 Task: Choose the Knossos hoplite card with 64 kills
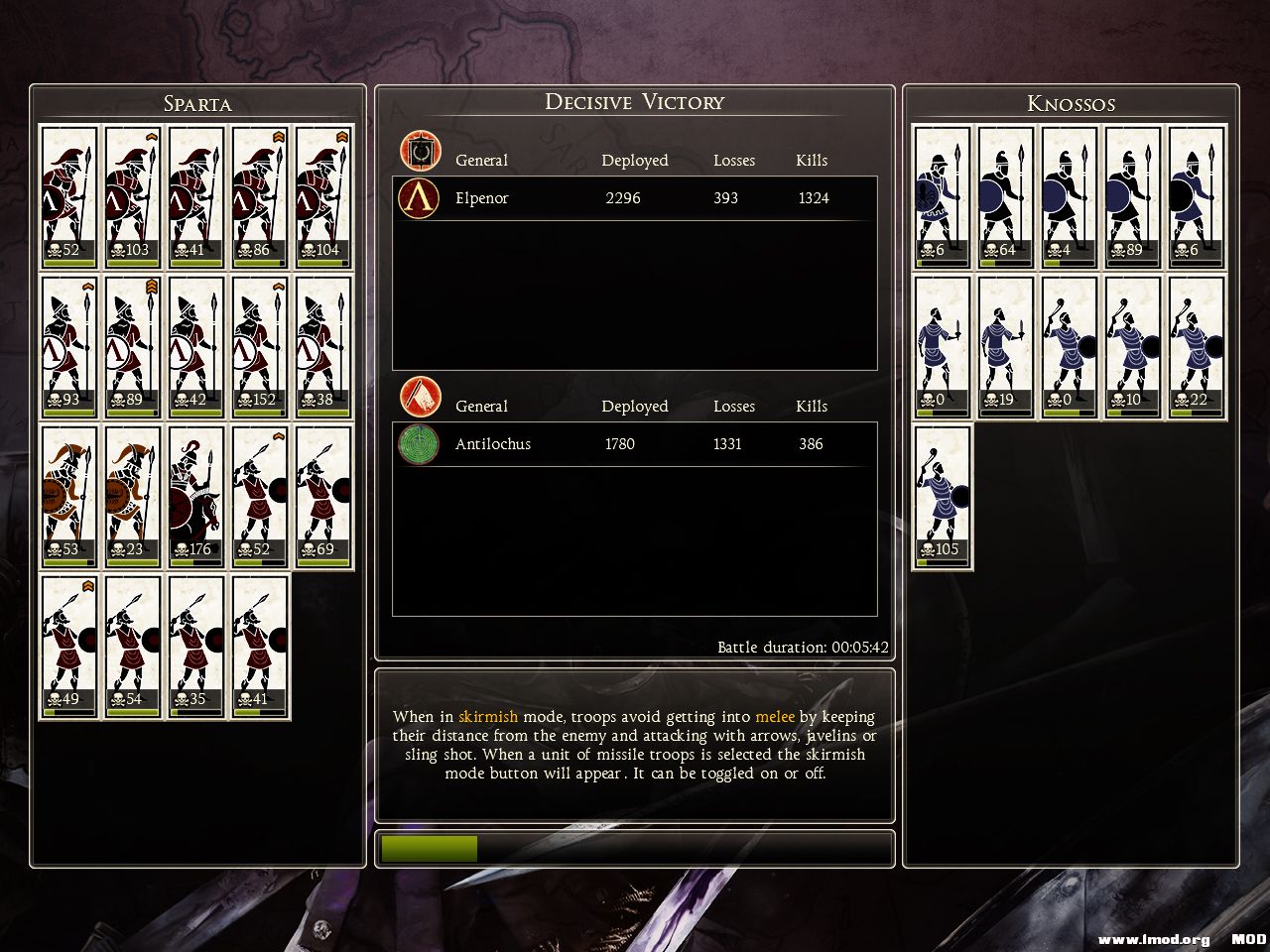coord(1006,196)
